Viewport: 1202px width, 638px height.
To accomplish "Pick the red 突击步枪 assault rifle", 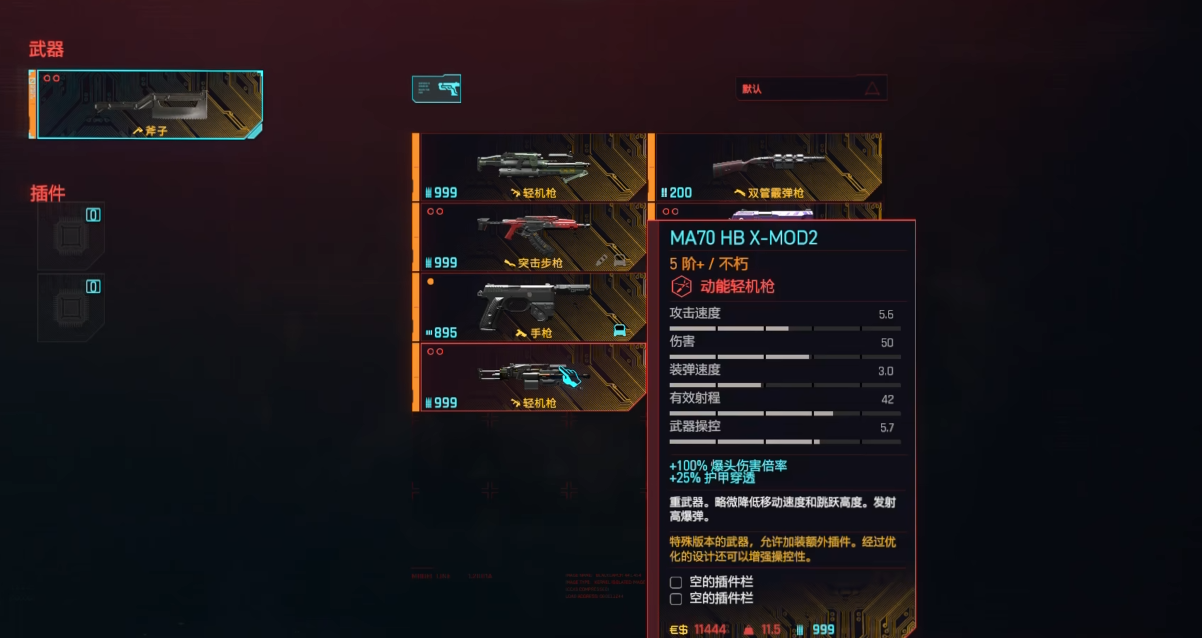I will tap(531, 237).
